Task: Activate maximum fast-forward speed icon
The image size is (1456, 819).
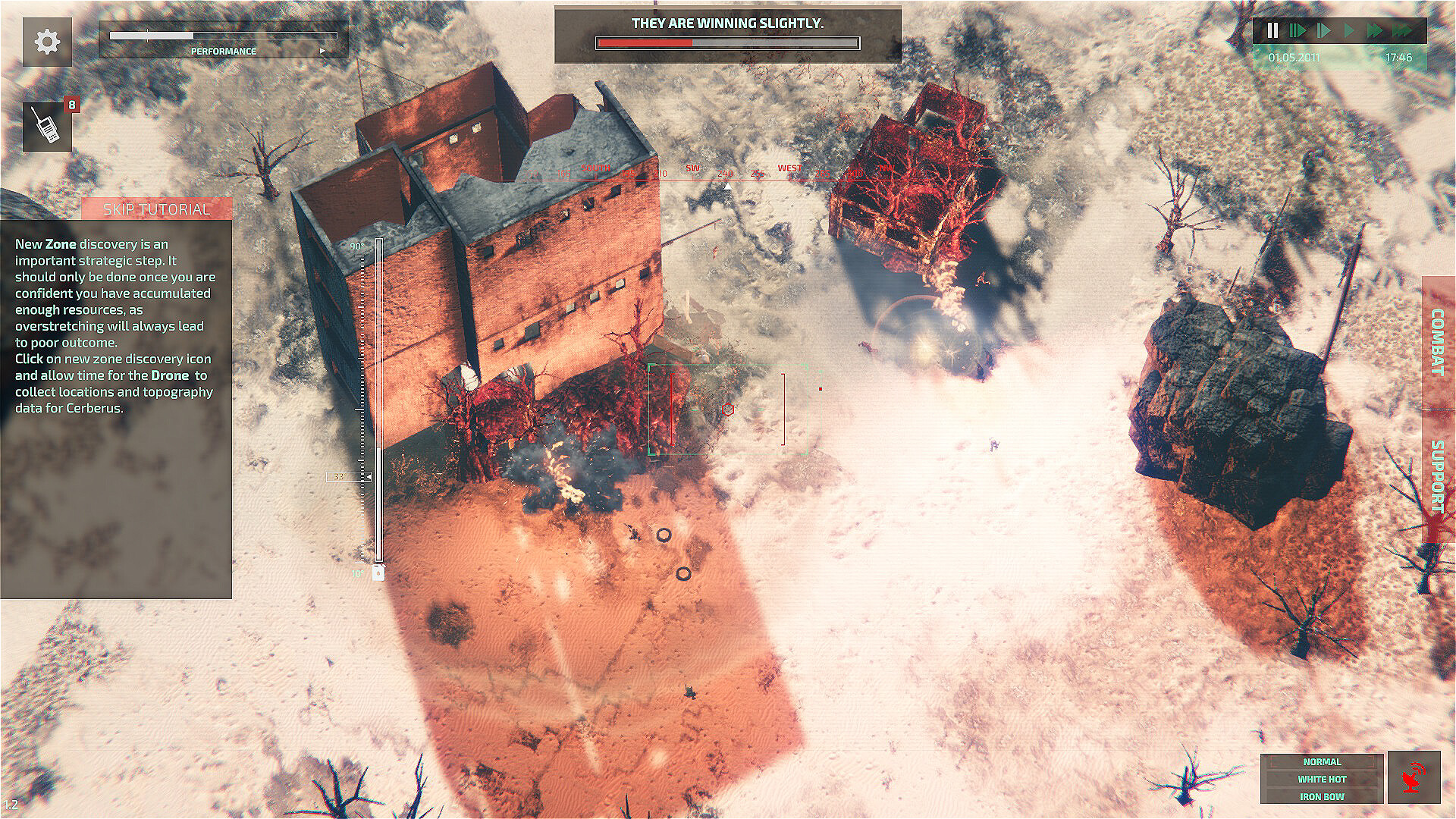Action: click(x=1401, y=30)
